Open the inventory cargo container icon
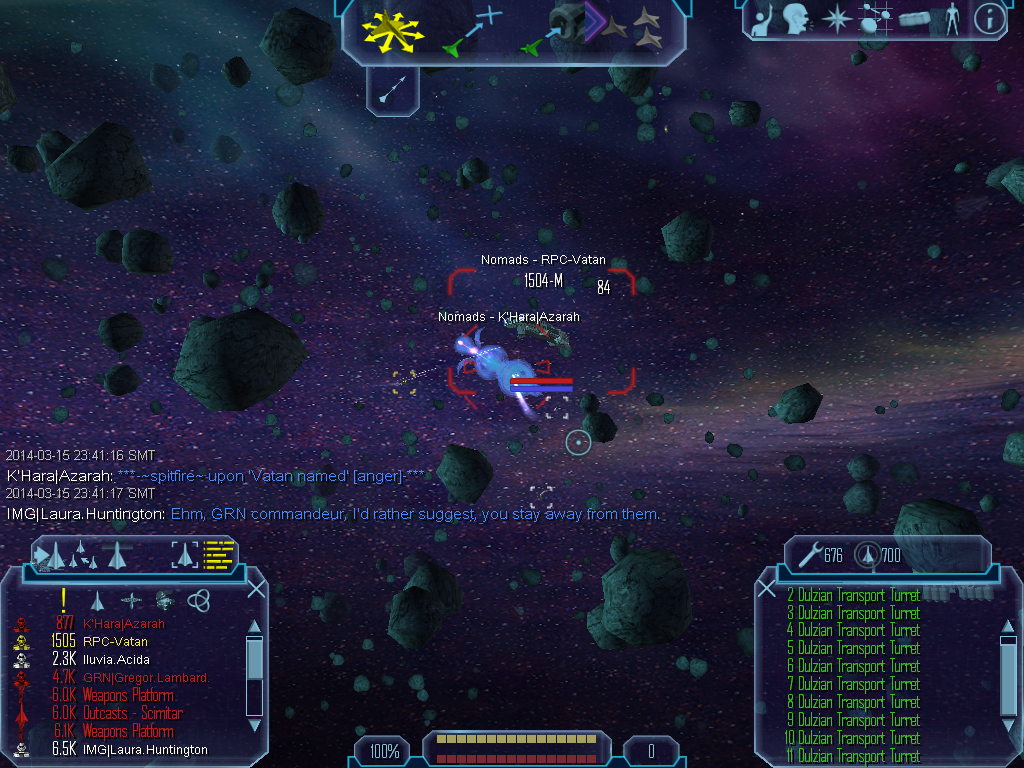Screen dimensions: 1024x768 pos(914,19)
